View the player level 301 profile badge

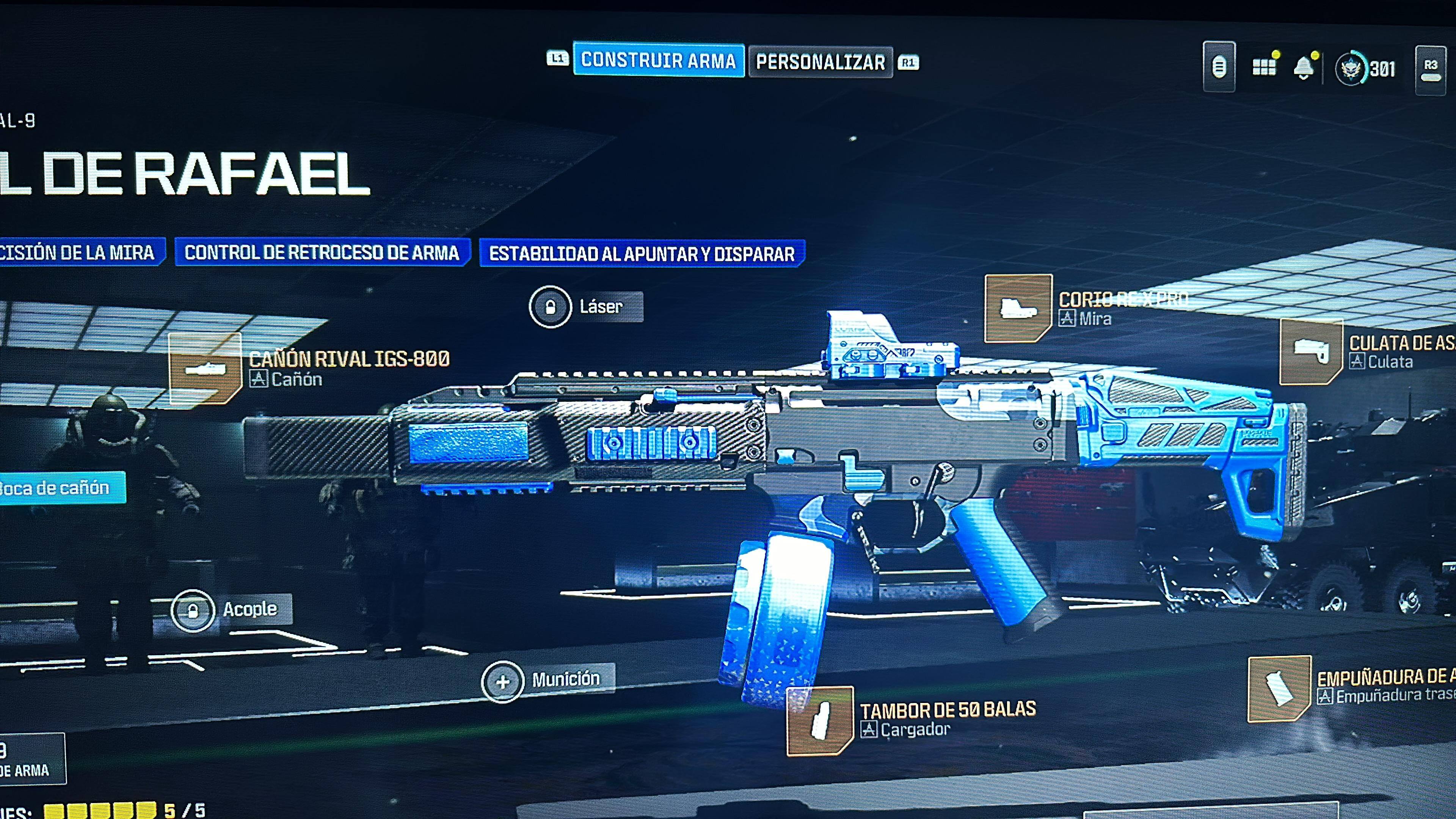1365,69
